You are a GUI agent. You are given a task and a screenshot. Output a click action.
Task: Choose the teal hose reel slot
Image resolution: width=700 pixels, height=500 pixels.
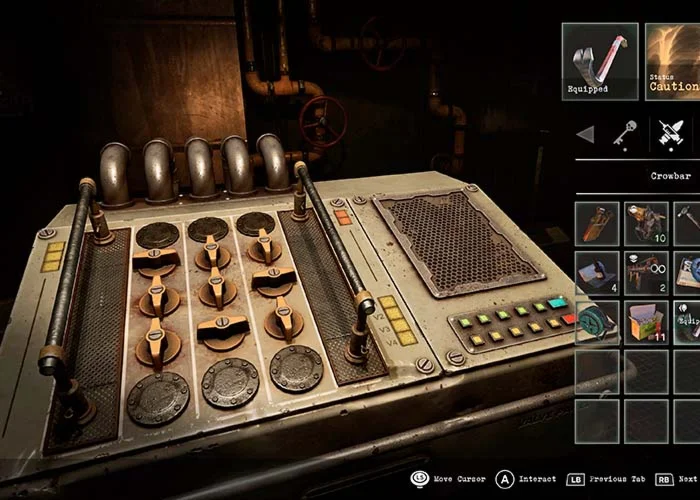(597, 322)
